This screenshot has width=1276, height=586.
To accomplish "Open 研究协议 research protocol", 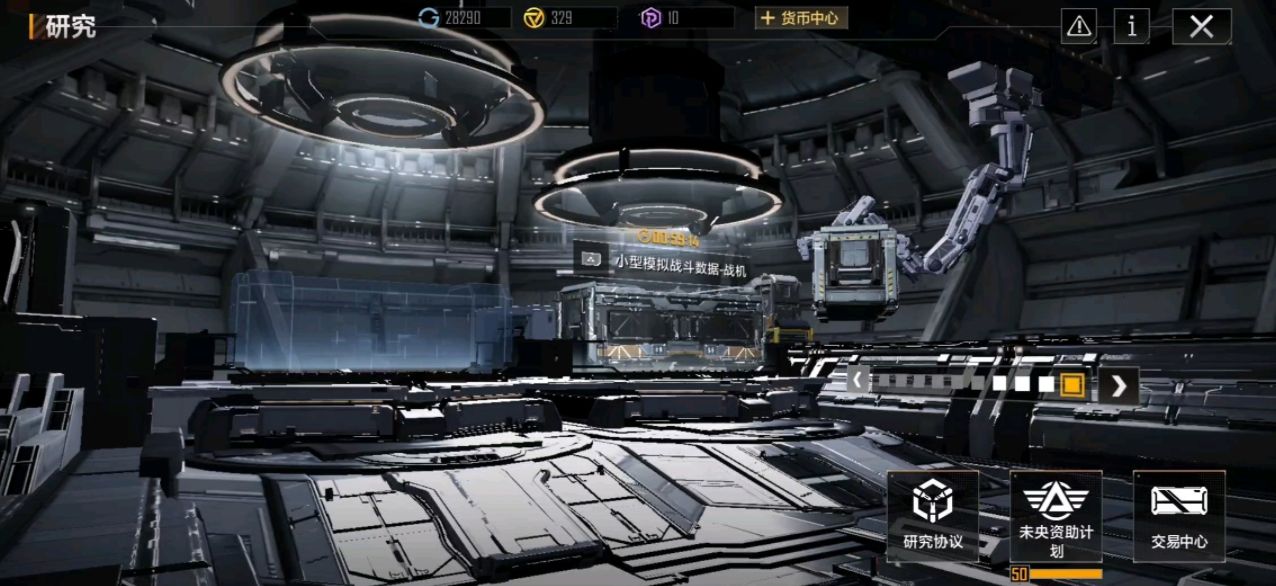I will tap(933, 516).
